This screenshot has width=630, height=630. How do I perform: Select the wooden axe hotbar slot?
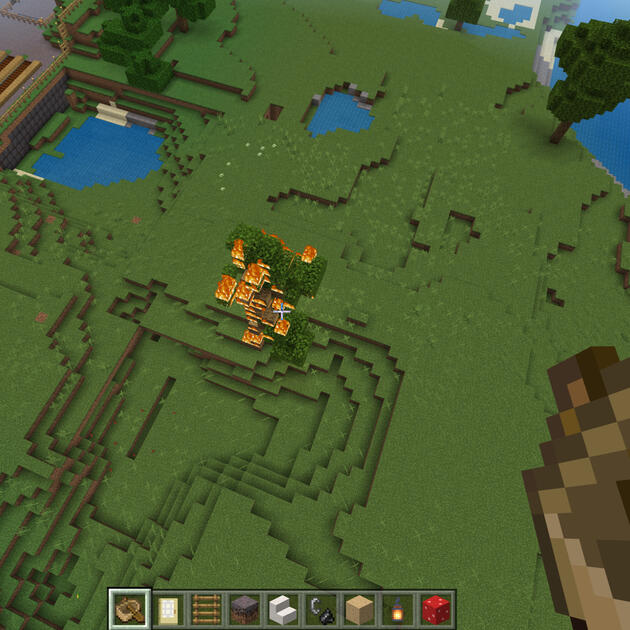click(x=130, y=609)
